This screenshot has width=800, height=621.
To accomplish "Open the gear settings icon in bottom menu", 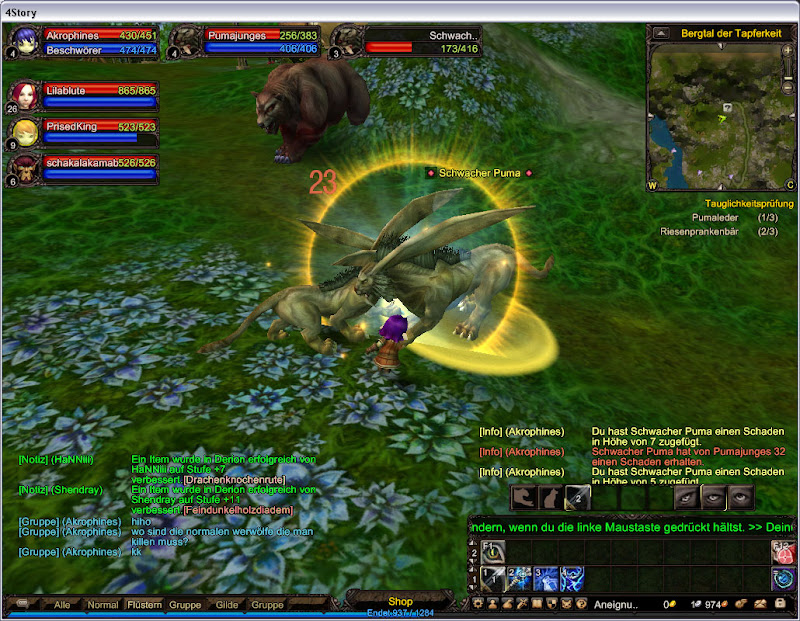I will (478, 604).
